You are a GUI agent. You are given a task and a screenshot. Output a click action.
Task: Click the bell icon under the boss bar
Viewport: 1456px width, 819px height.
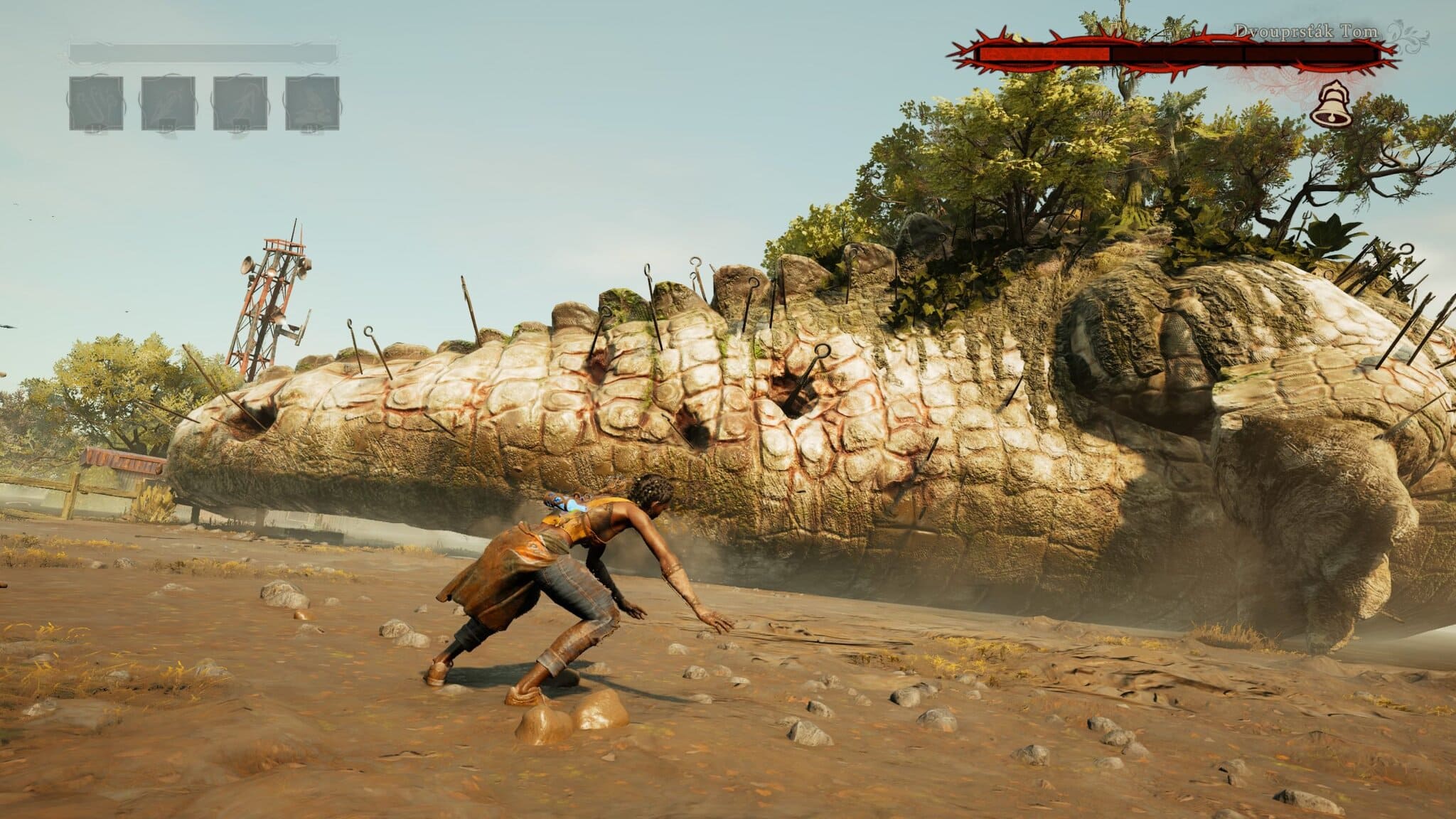[1330, 107]
